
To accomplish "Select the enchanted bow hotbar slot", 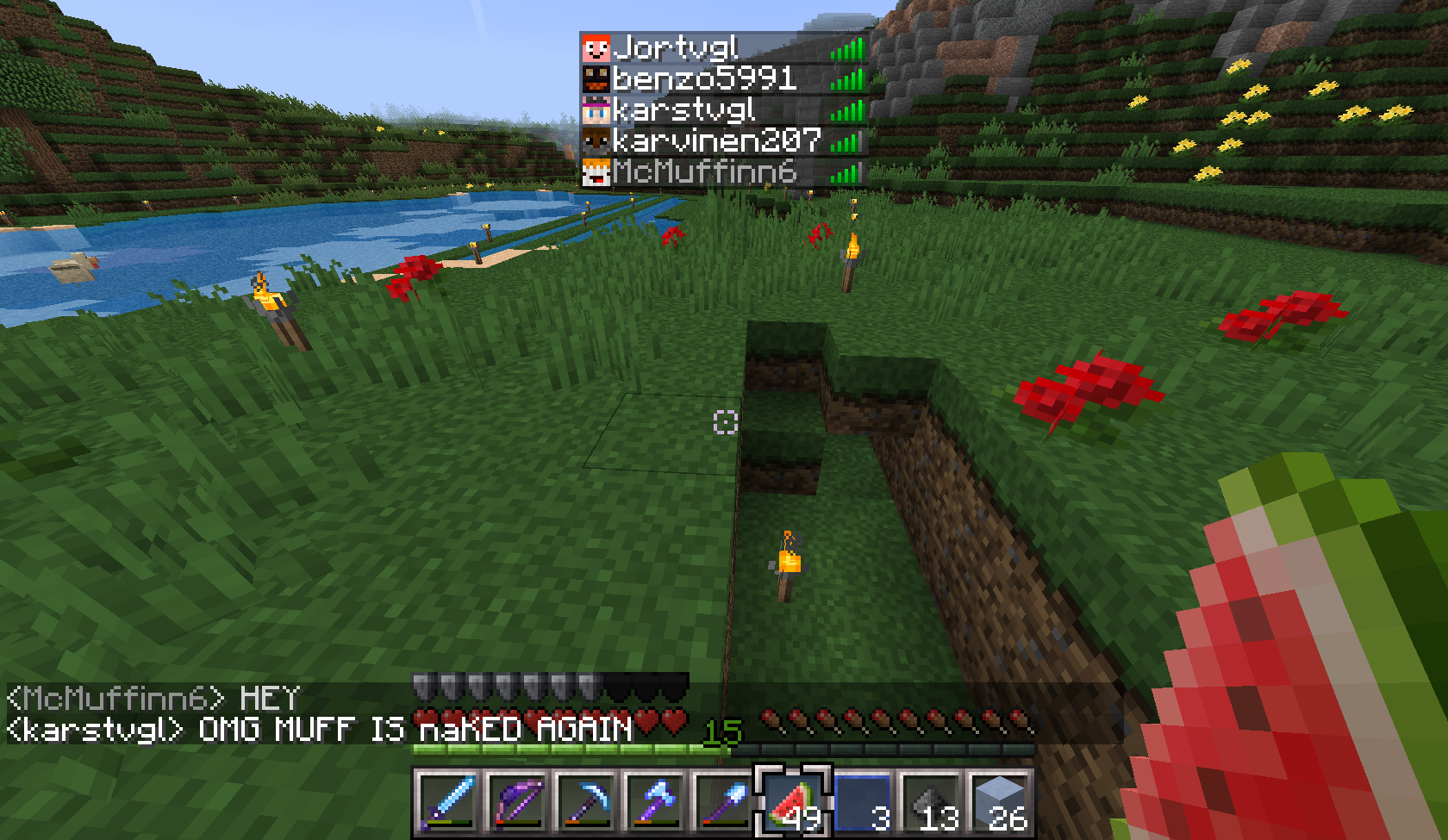I will click(x=517, y=801).
